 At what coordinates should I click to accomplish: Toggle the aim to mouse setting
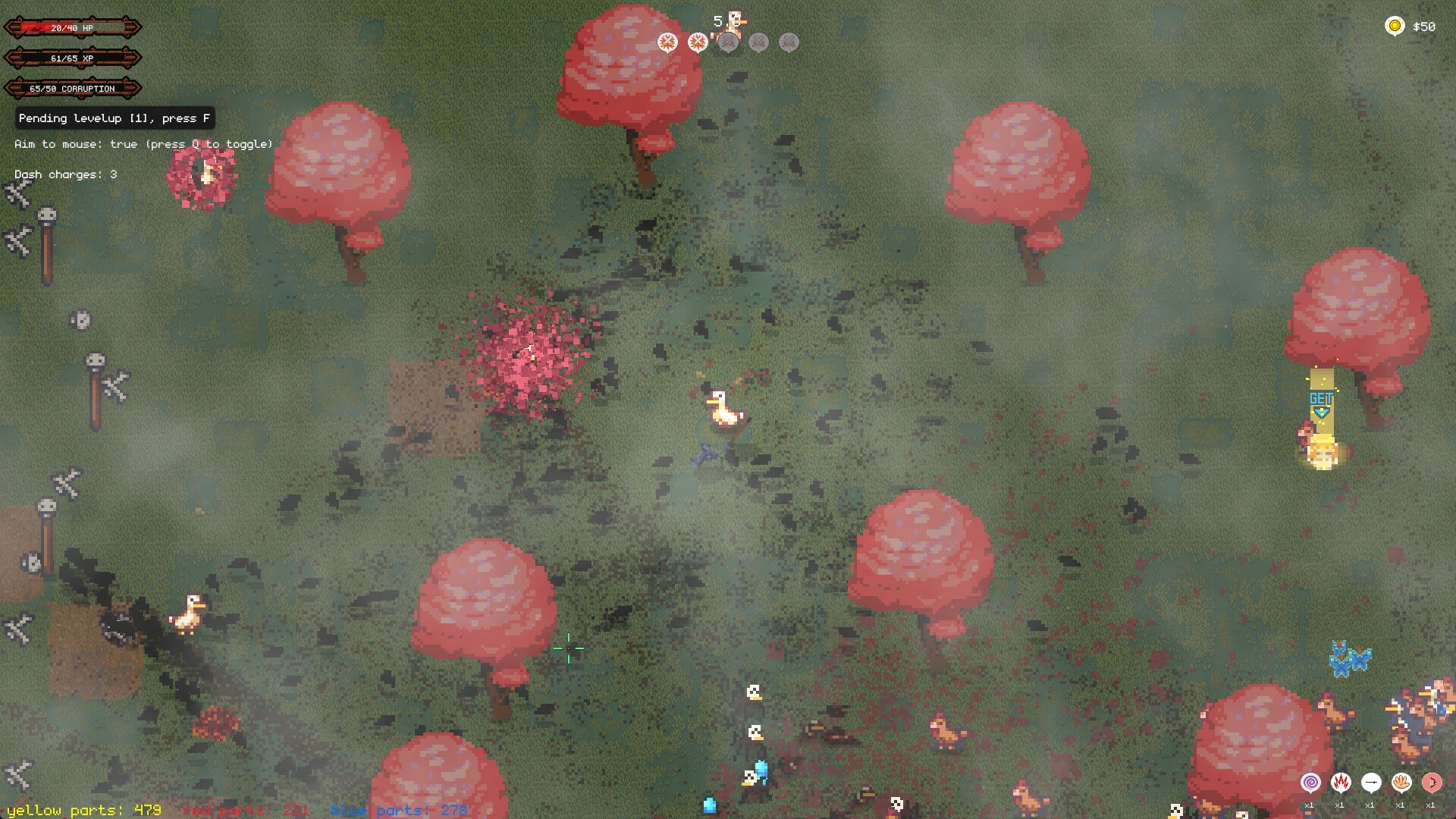pos(143,143)
